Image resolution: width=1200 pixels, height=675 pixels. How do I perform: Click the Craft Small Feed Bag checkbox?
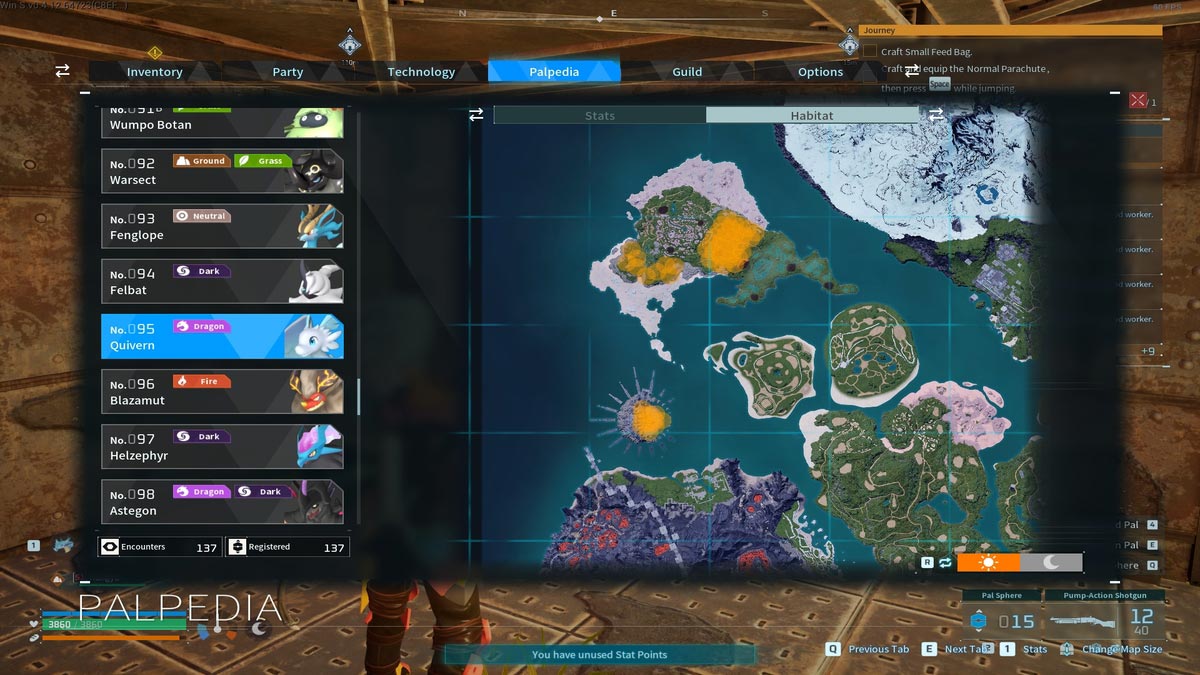(x=870, y=51)
